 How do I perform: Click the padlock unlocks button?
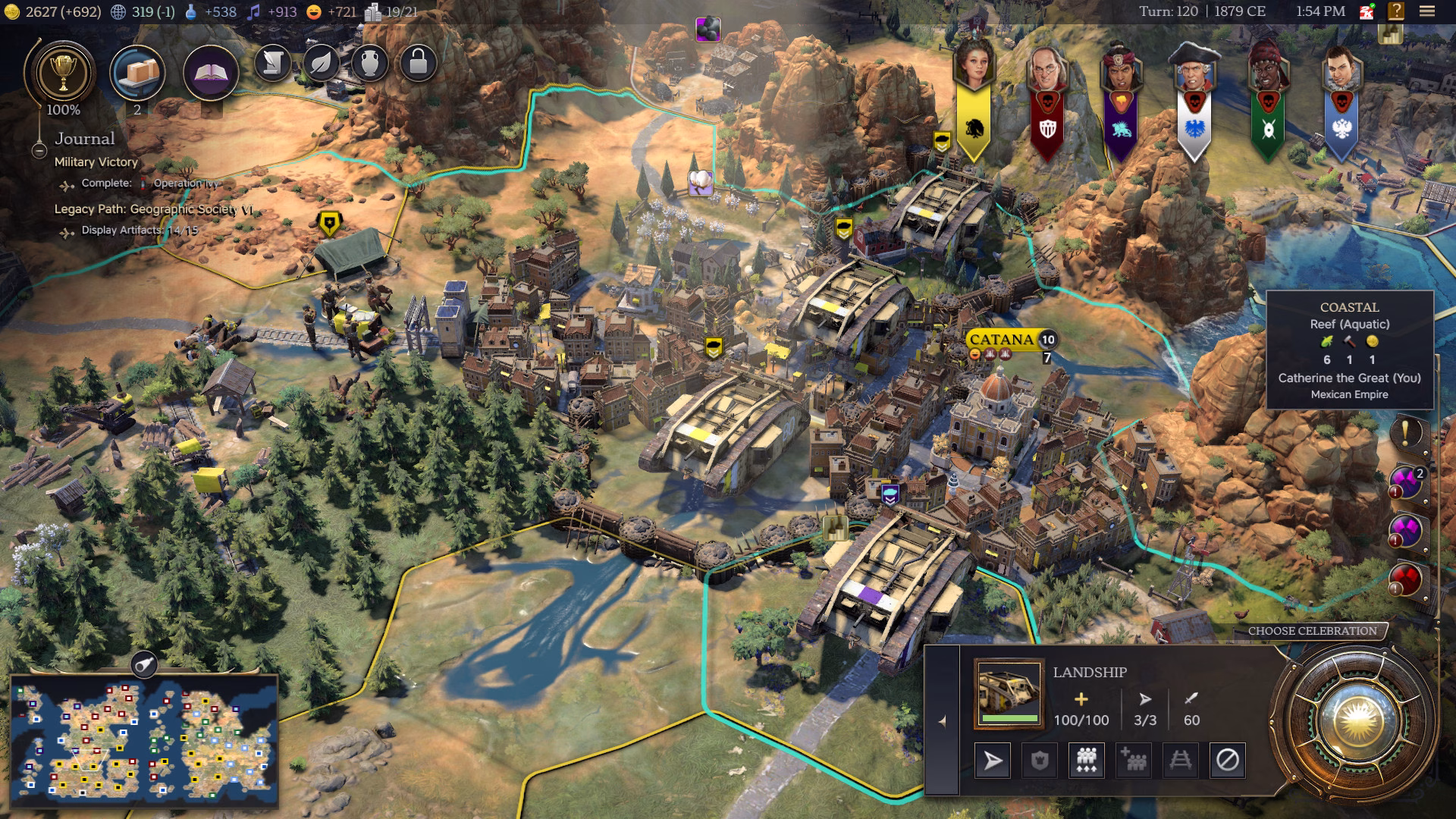coord(418,63)
